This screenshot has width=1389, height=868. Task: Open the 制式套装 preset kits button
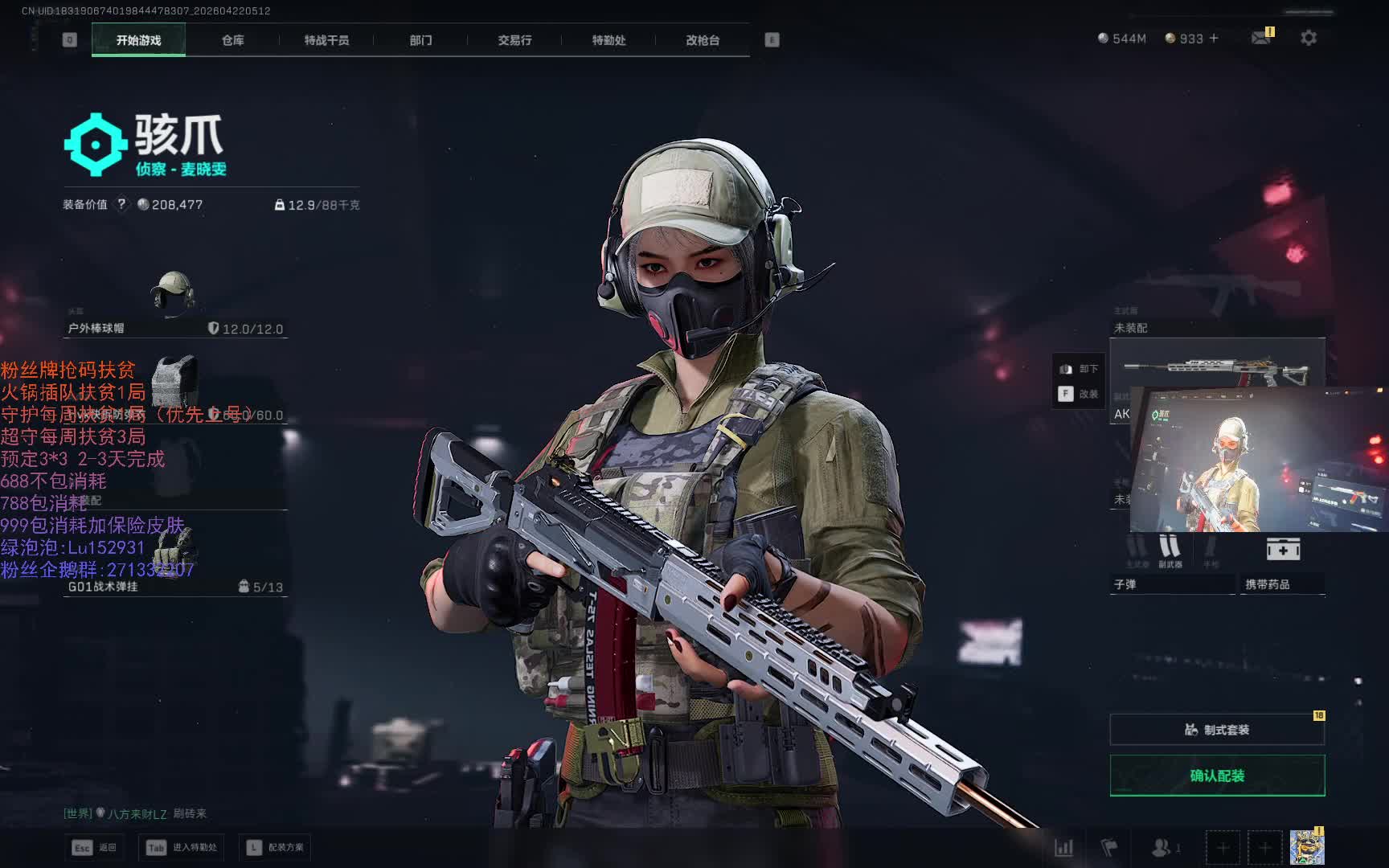[x=1217, y=730]
